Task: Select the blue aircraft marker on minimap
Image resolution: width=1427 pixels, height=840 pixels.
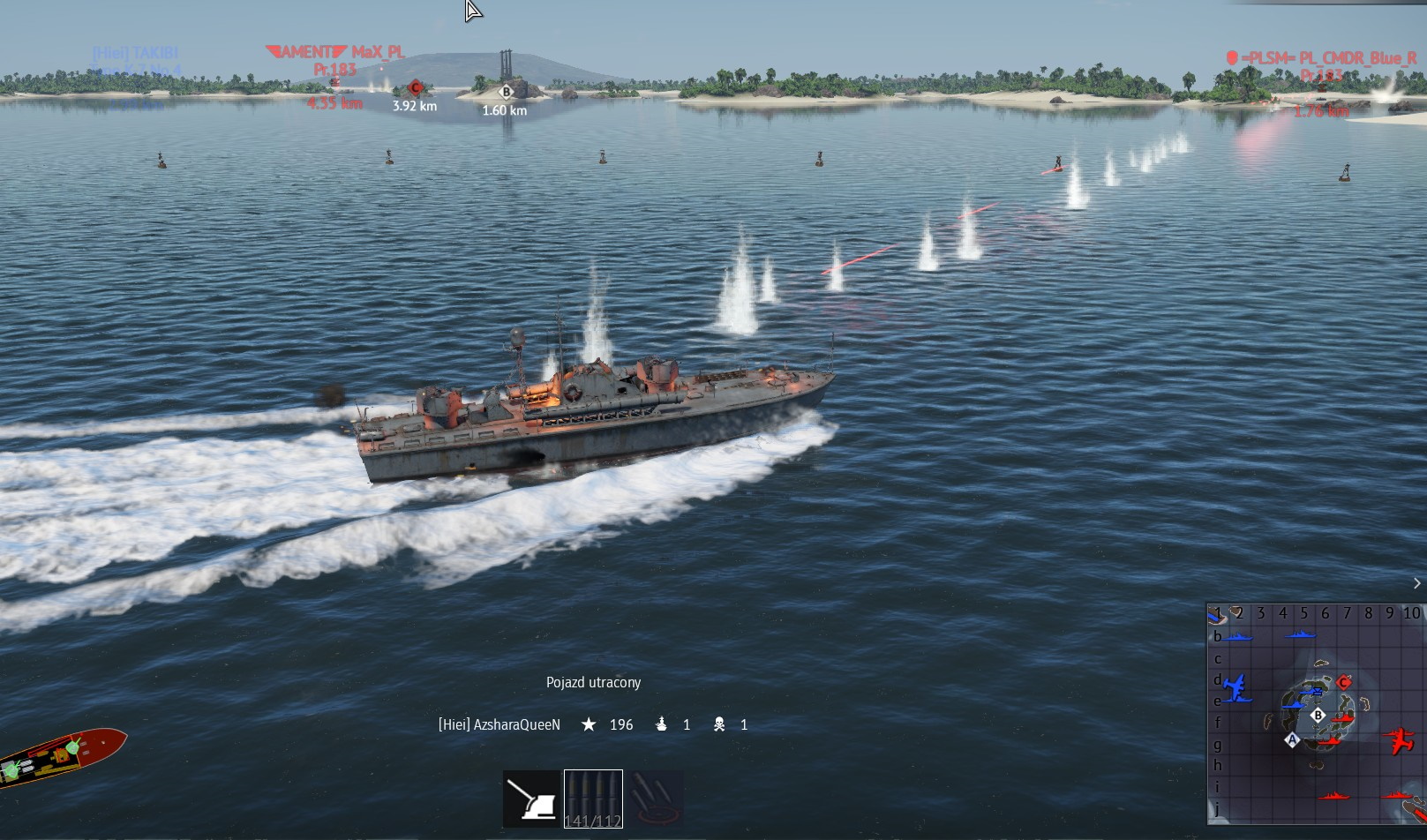Action: point(1237,687)
